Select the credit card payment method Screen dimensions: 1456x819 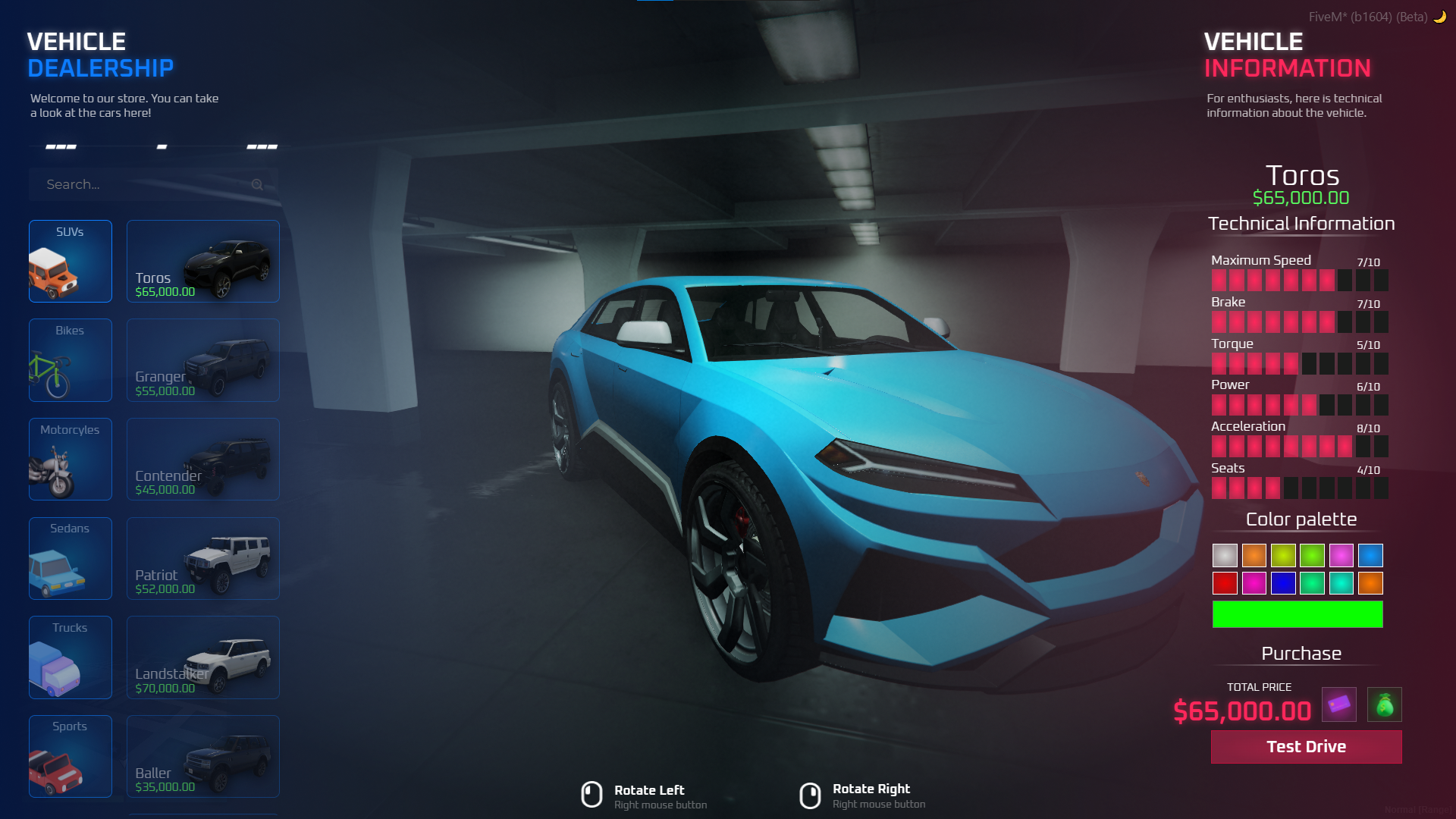[1339, 704]
